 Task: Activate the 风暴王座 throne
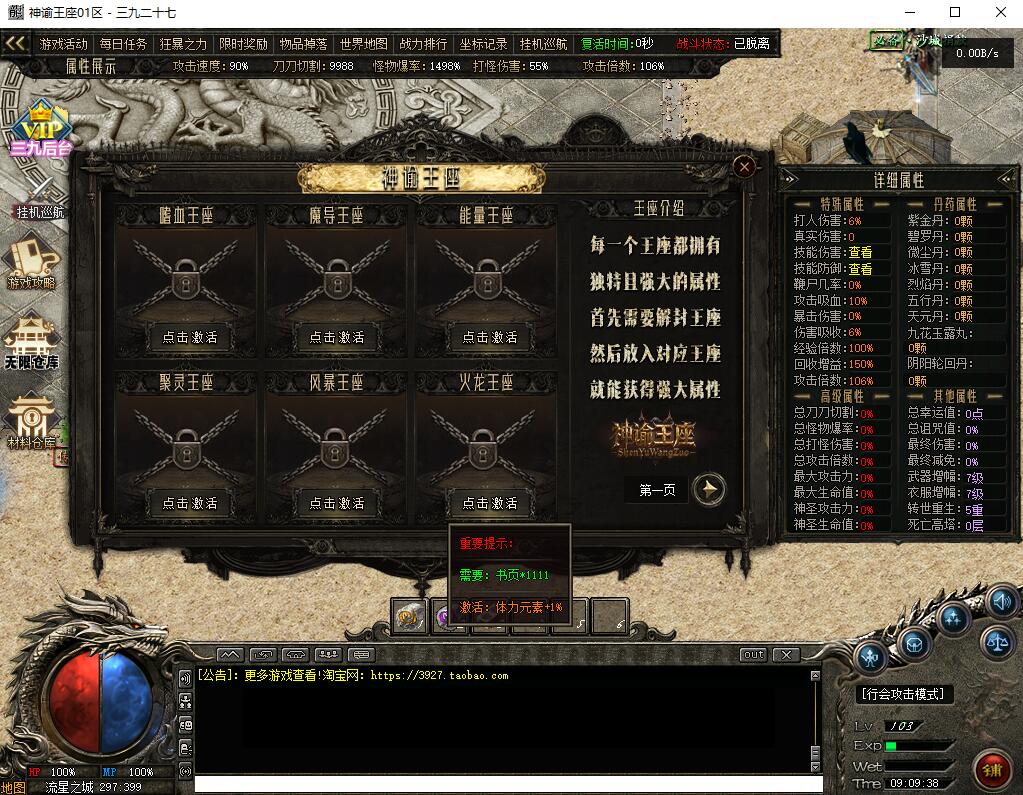point(336,503)
